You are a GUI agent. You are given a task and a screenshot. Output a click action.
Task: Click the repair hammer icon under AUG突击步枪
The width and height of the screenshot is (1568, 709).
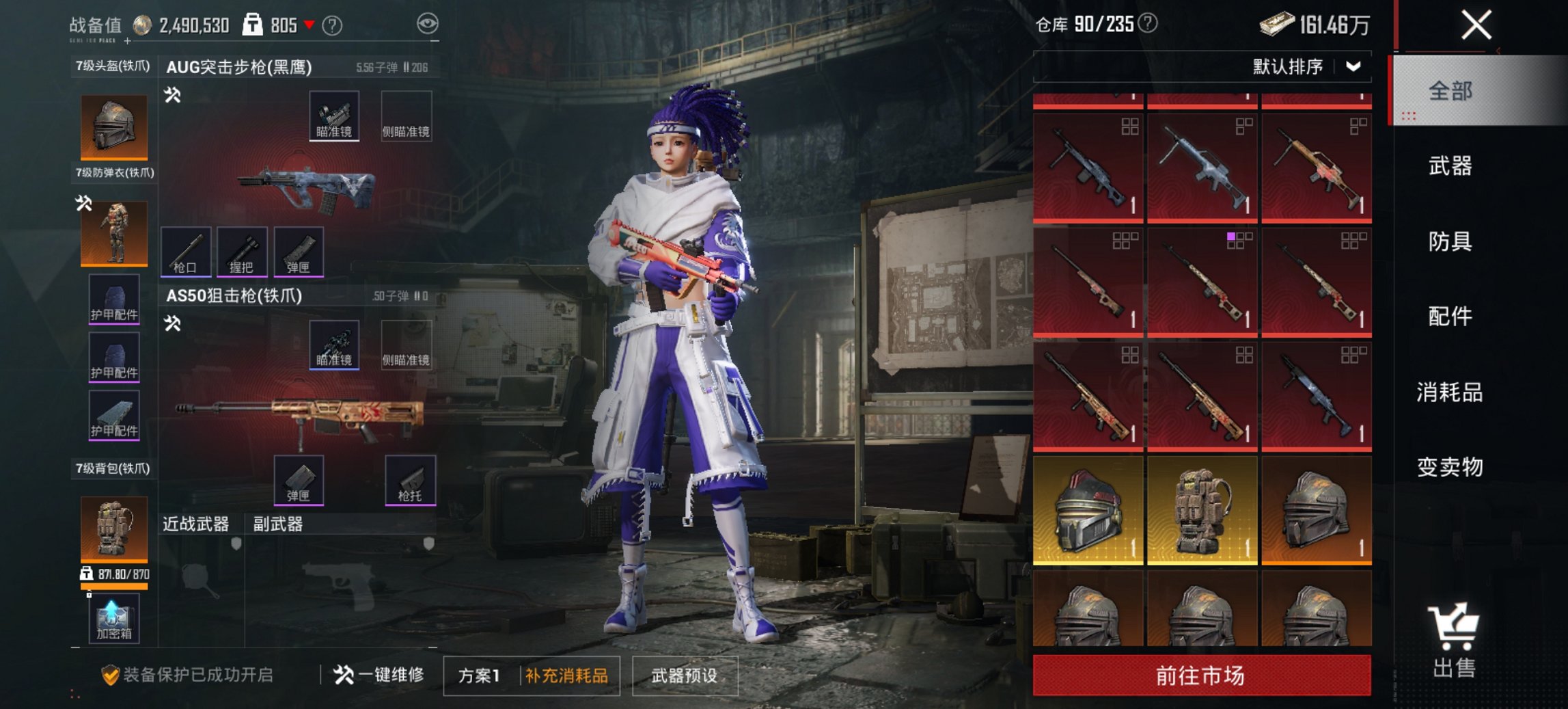173,96
